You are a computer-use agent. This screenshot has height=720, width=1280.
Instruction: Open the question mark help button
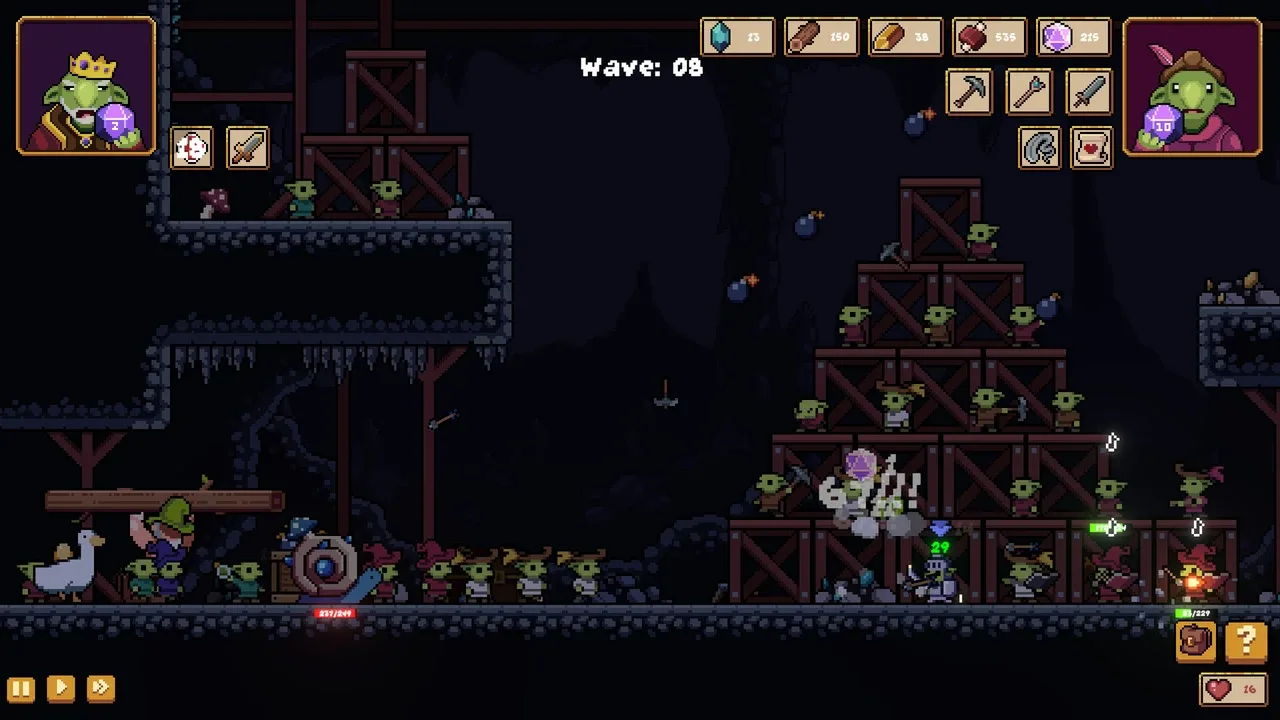click(x=1246, y=641)
